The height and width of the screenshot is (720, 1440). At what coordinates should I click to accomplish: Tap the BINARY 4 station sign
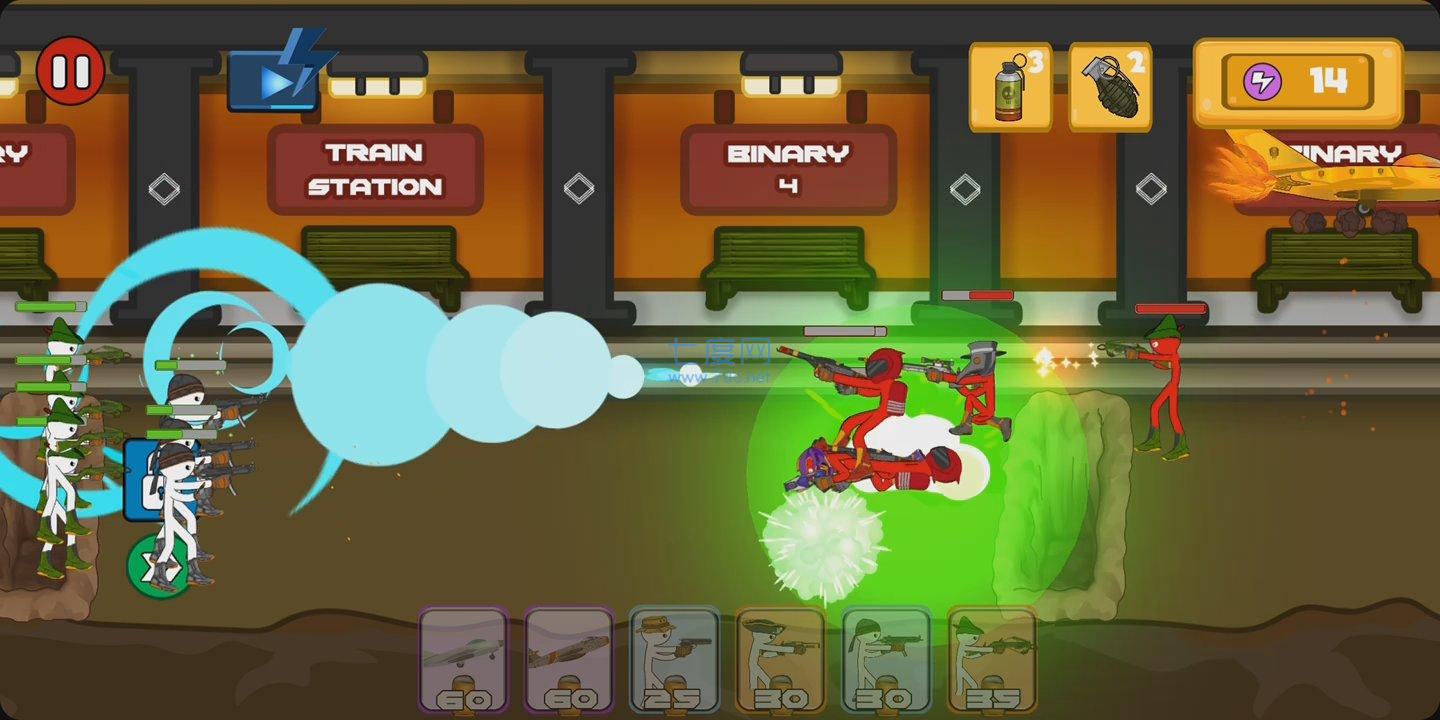[x=786, y=169]
